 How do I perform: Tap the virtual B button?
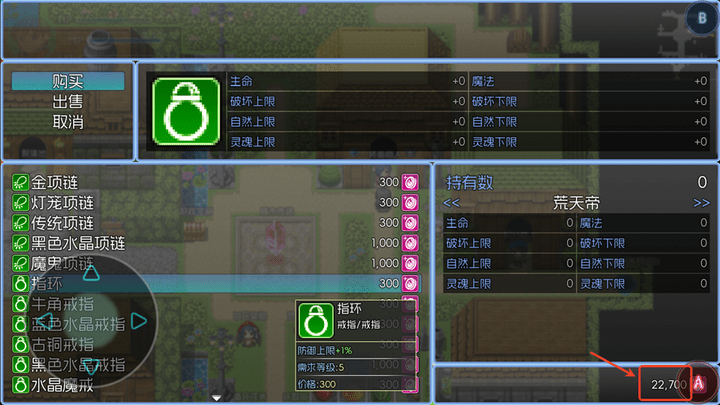click(700, 18)
